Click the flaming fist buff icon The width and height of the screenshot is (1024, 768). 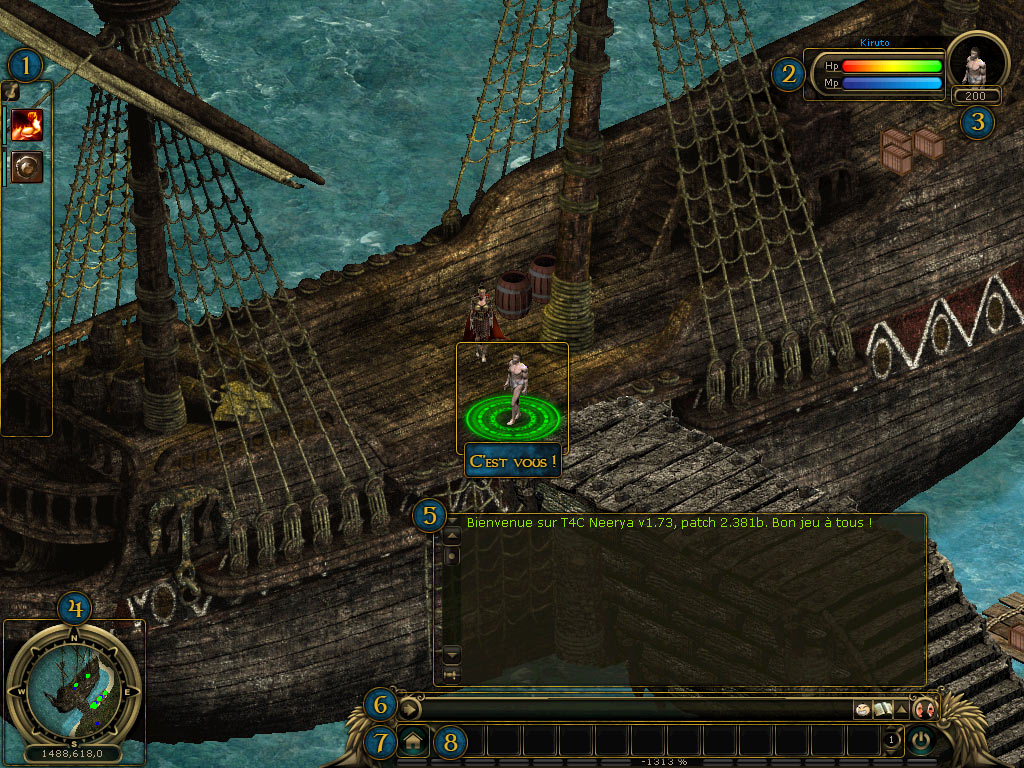pos(26,125)
